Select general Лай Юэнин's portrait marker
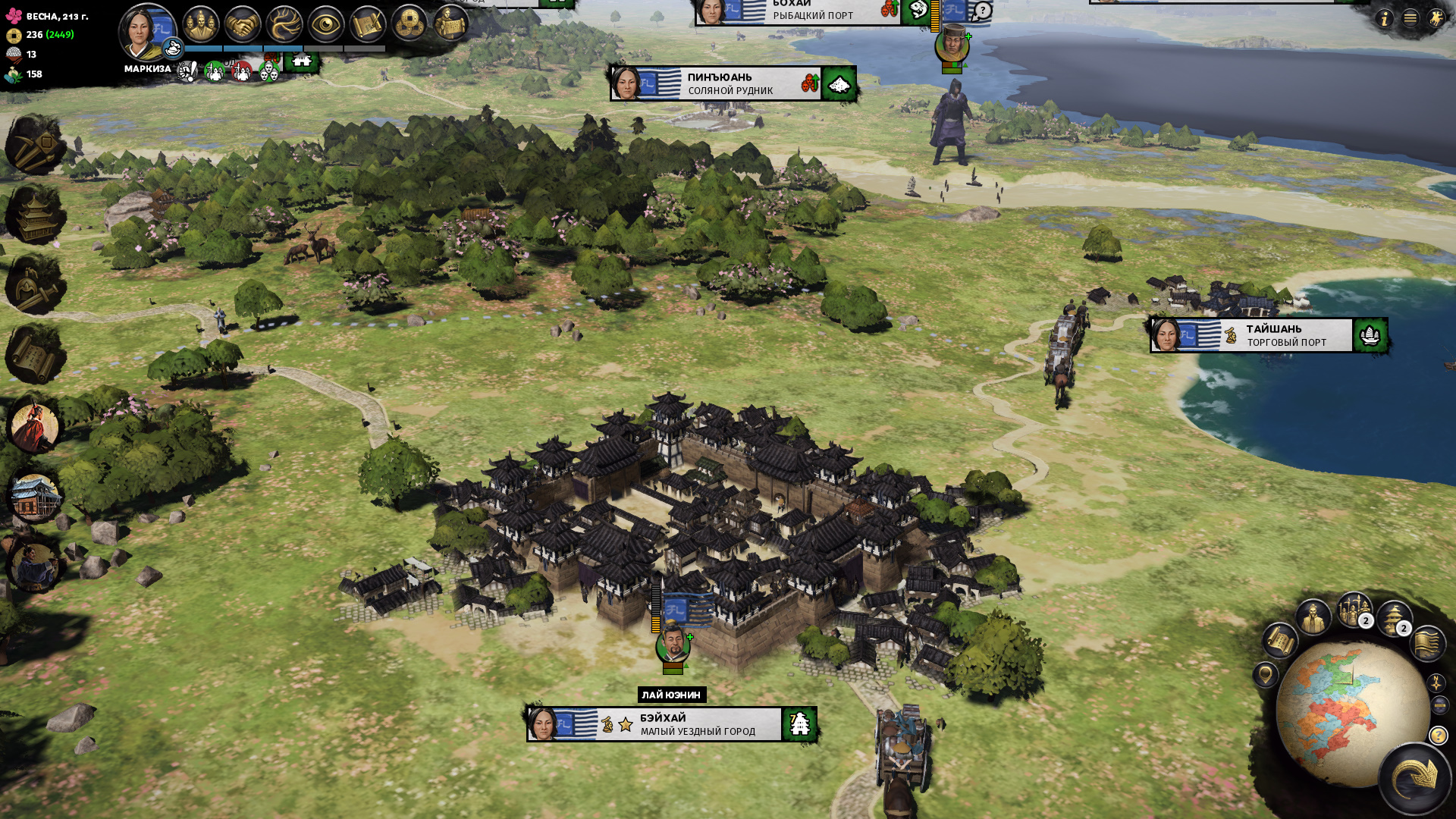Screen dimensions: 1456x819 (672, 646)
